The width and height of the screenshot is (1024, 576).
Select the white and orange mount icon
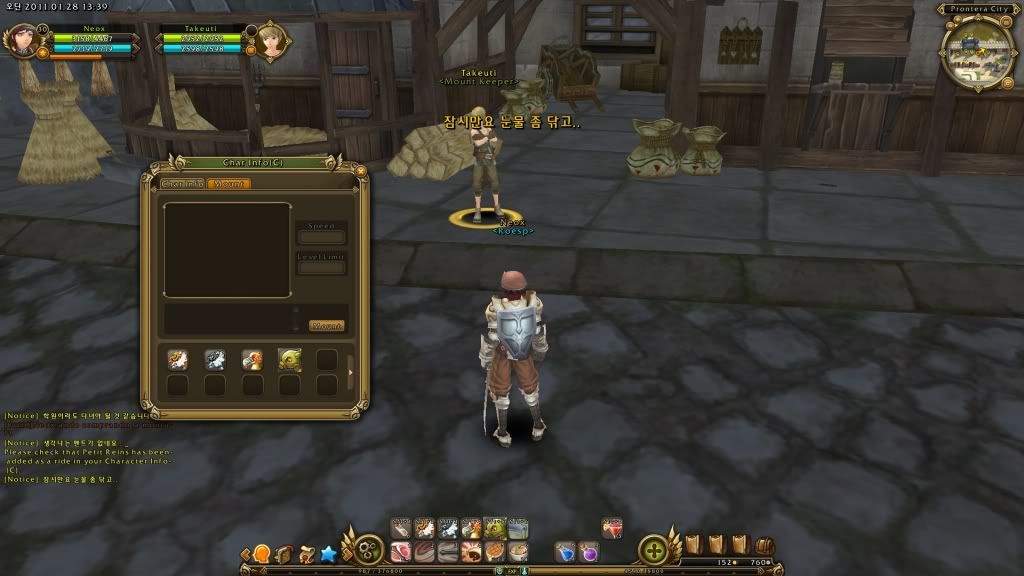tap(178, 359)
